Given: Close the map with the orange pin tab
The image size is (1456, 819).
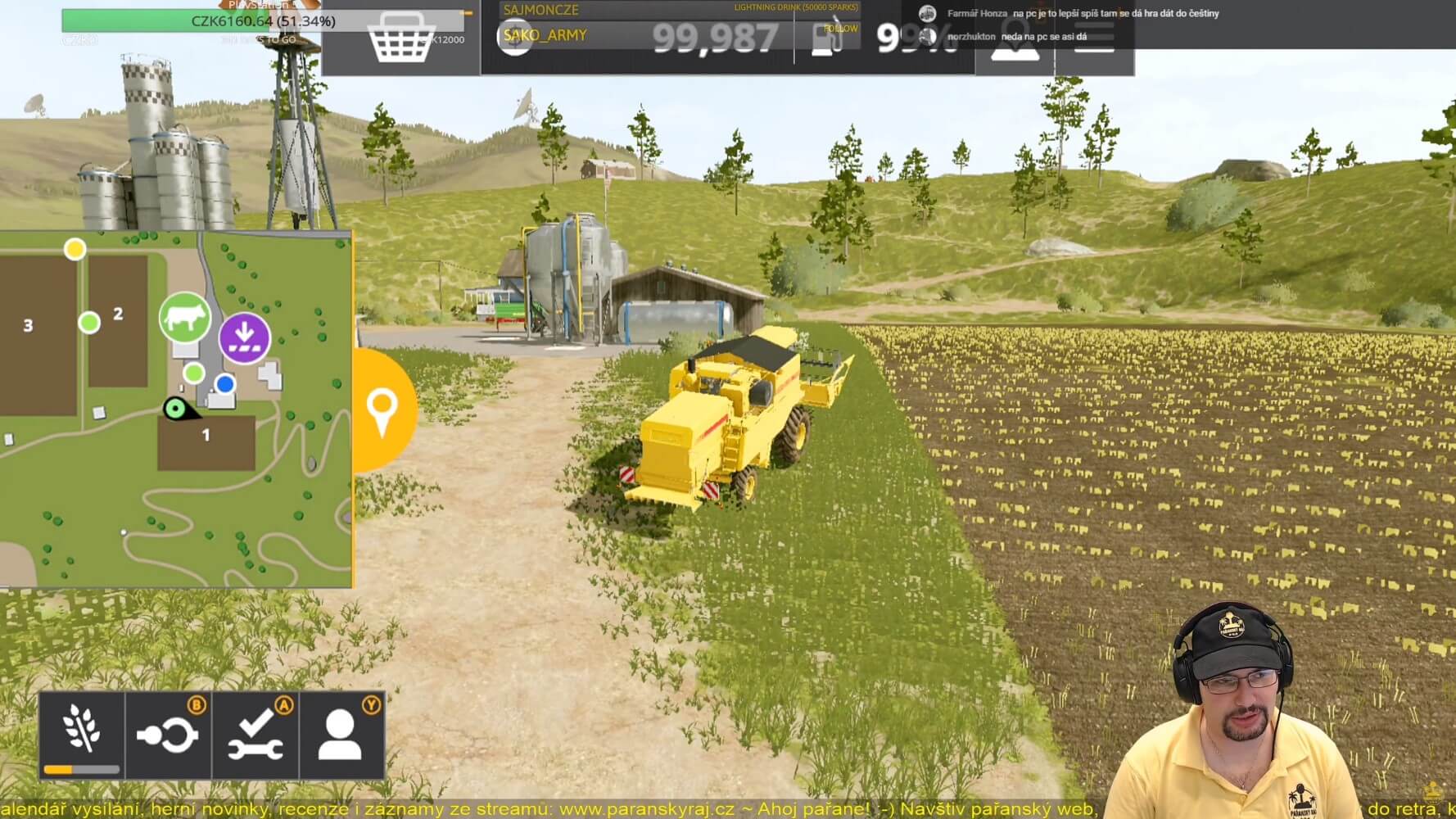Looking at the screenshot, I should pos(382,410).
